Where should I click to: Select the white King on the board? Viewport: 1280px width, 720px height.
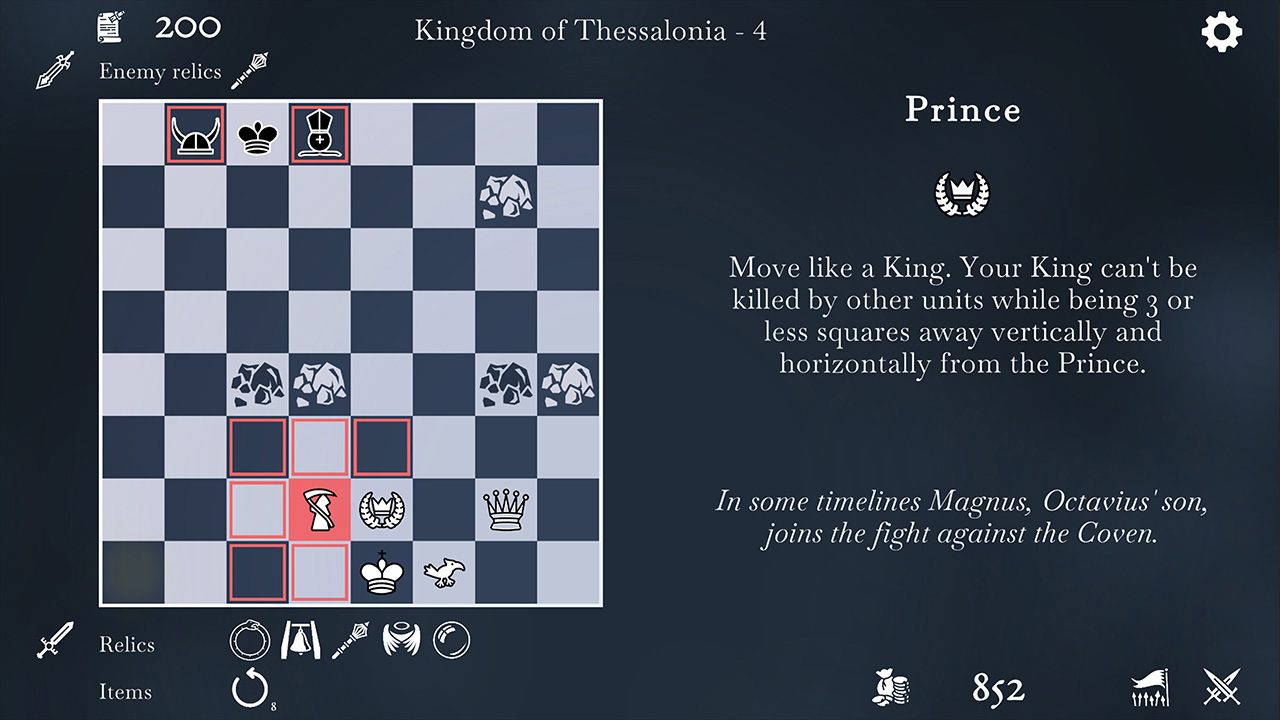tap(381, 572)
